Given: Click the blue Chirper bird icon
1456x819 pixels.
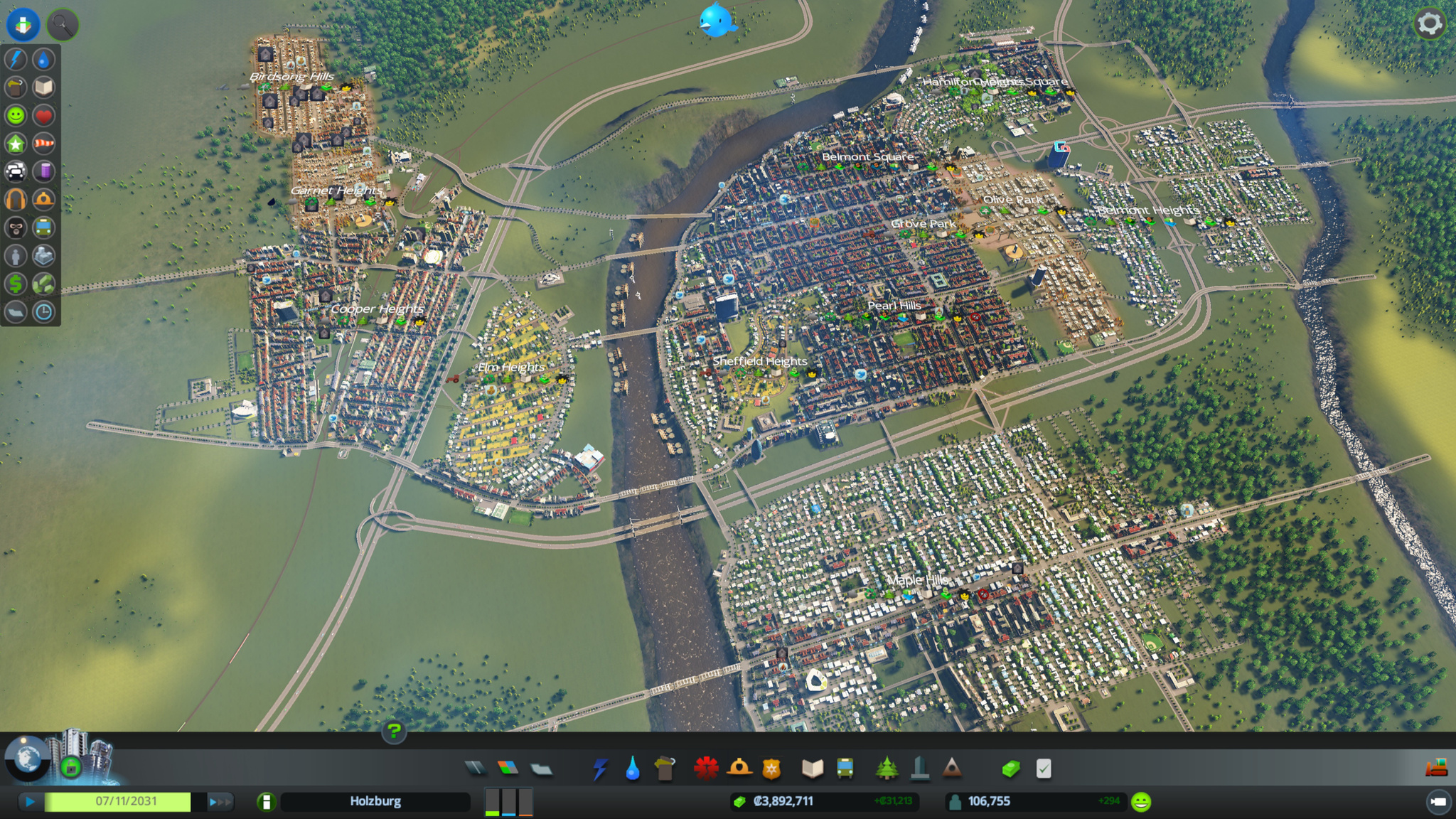Looking at the screenshot, I should click(x=717, y=21).
